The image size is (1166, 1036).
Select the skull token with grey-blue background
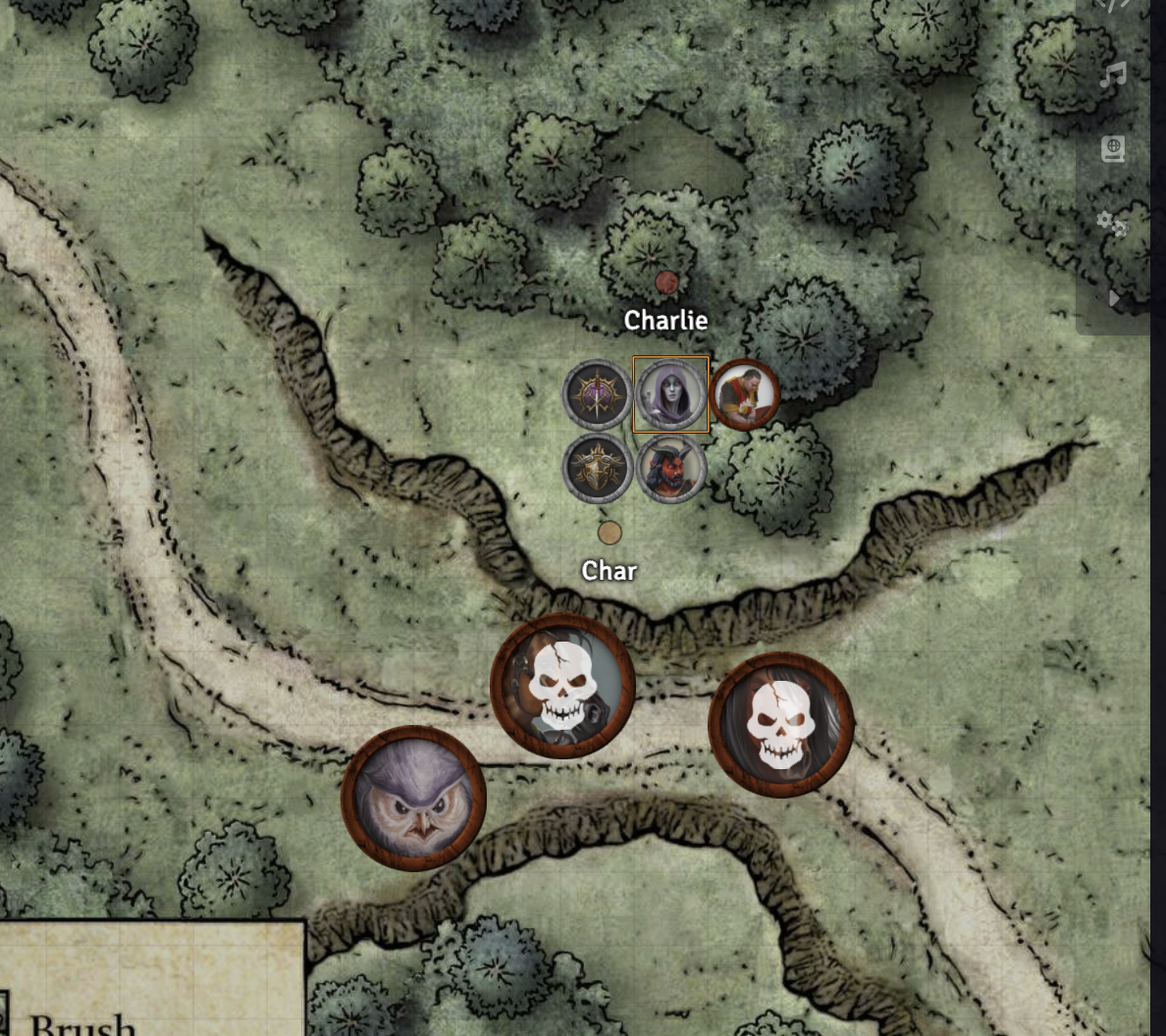click(x=562, y=687)
